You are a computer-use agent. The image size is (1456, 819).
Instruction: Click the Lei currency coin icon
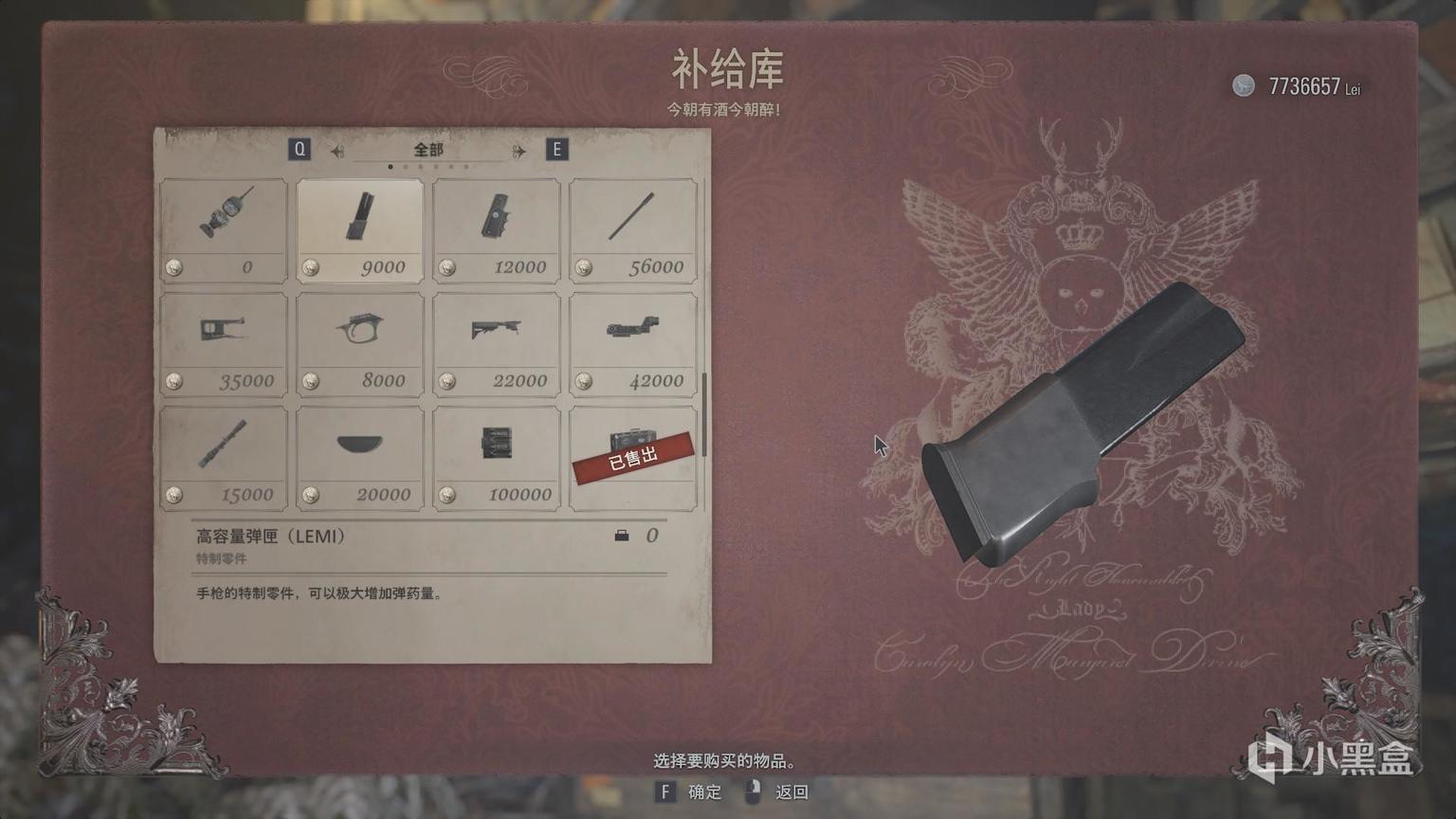[1243, 86]
